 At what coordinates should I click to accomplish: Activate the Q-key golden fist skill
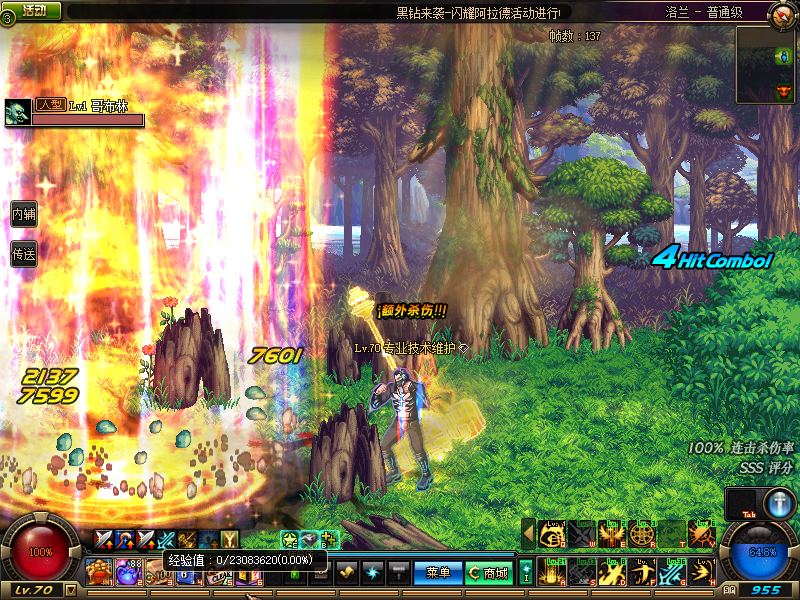(x=552, y=534)
